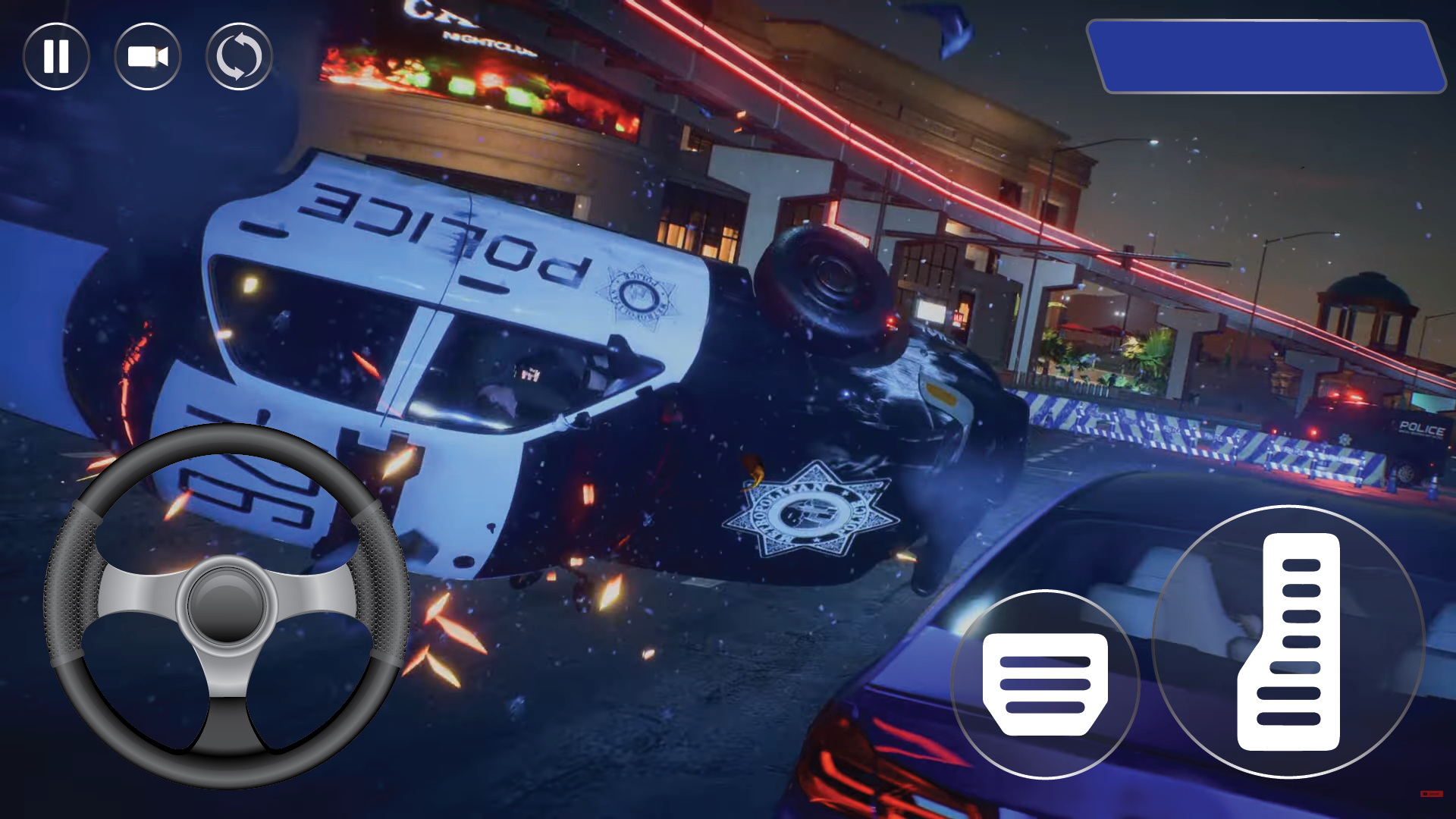
Task: Switch camera view with the rotate icon
Action: pos(239,57)
